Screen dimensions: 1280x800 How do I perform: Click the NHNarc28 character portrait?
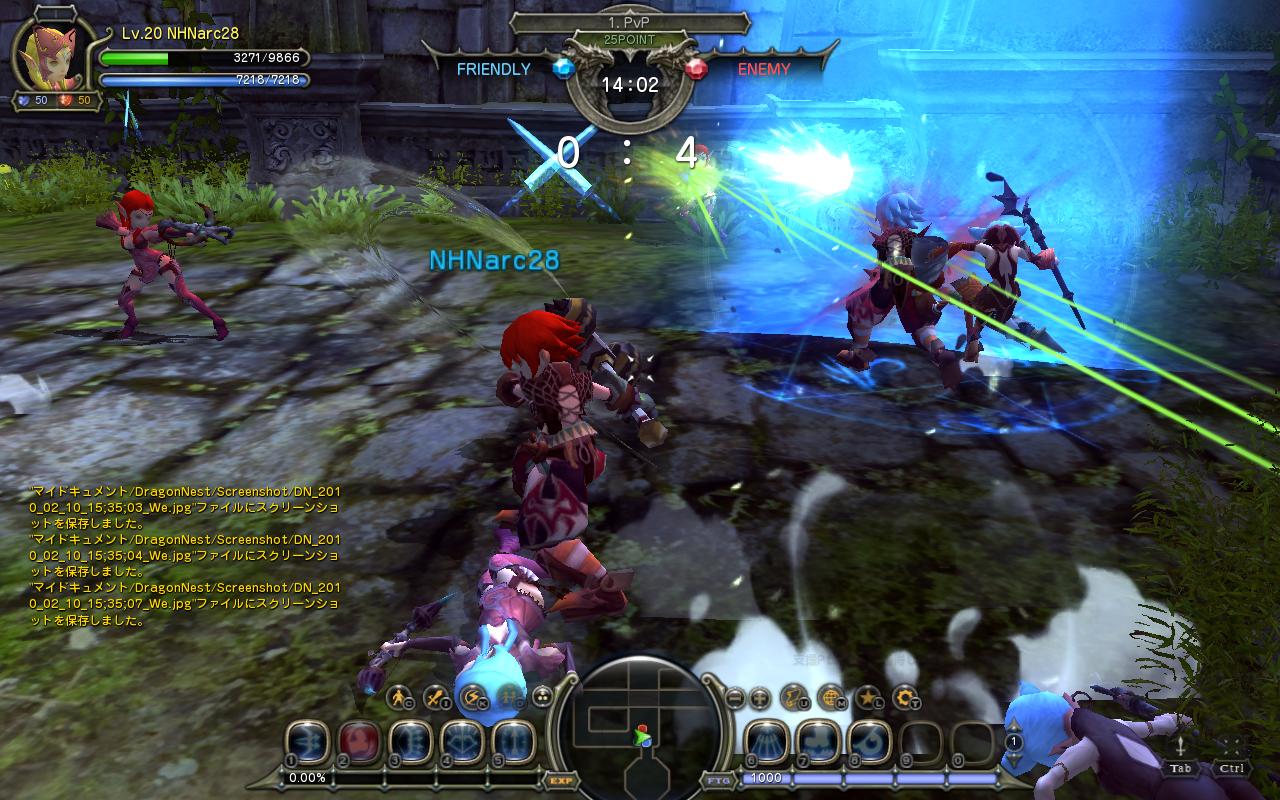click(50, 55)
